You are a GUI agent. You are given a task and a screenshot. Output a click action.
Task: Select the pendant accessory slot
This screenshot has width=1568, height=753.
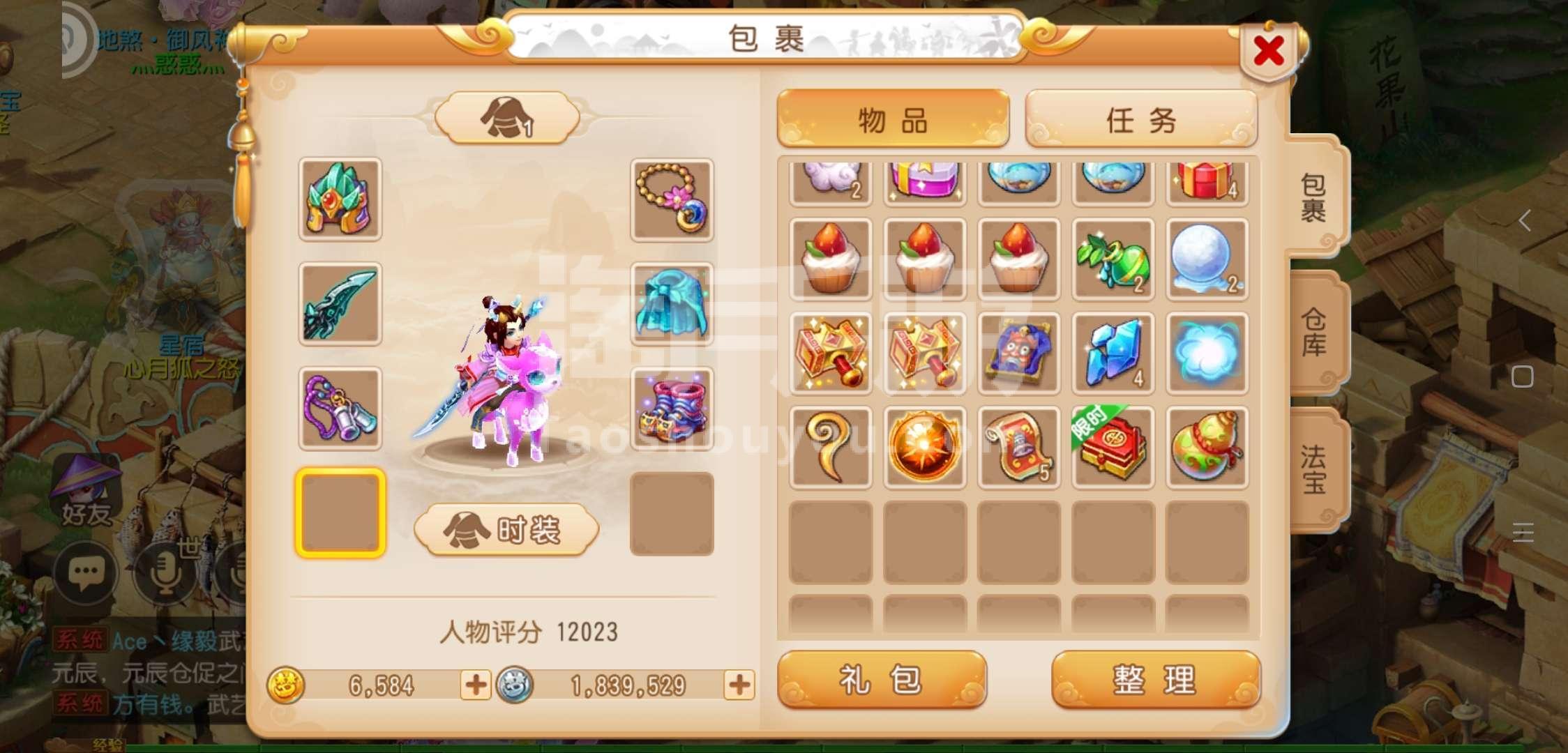340,408
